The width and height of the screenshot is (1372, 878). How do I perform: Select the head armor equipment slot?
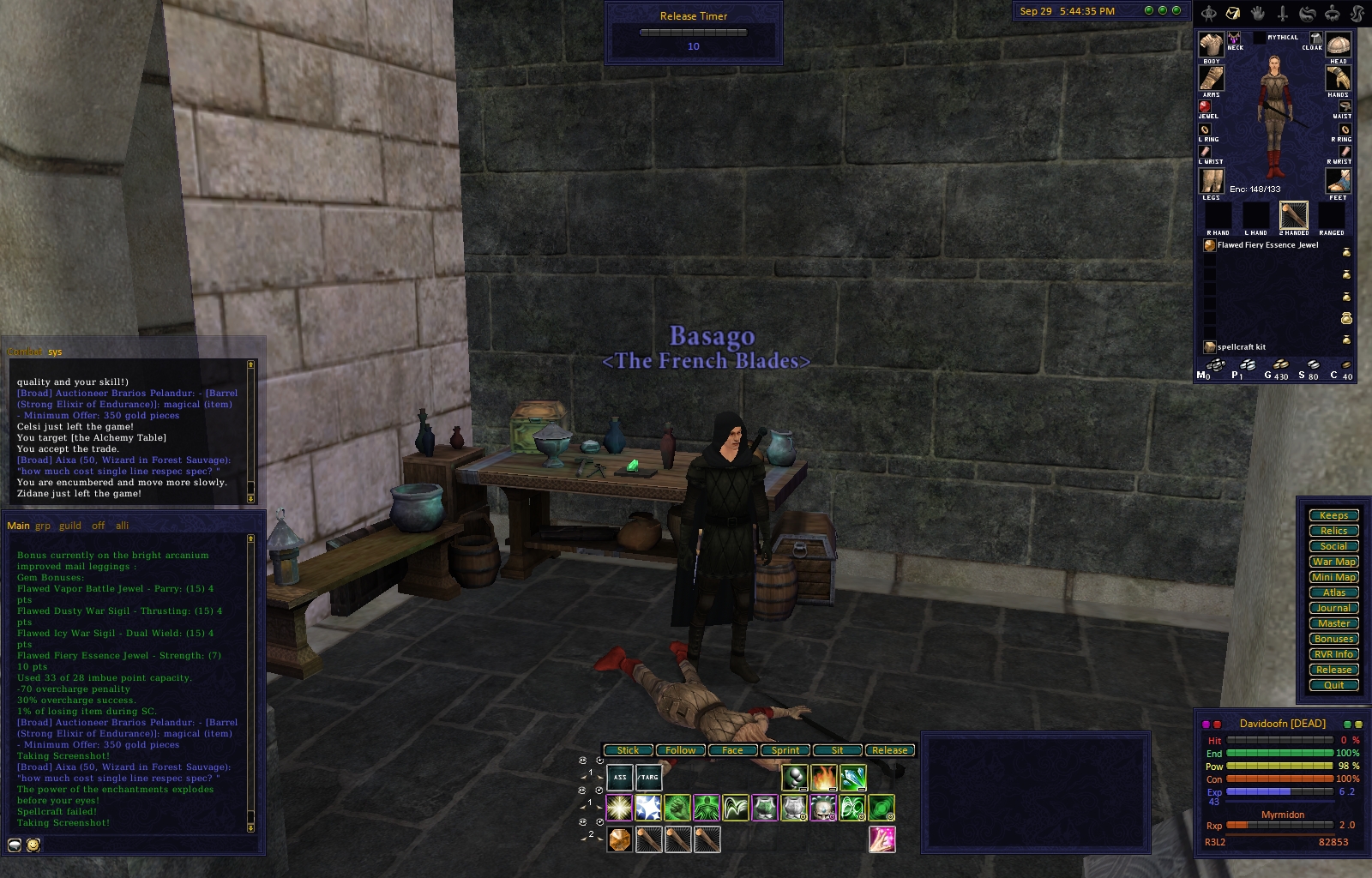1338,45
